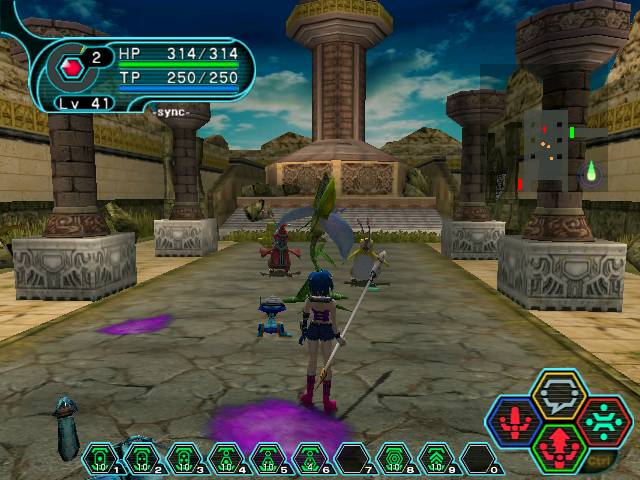Select the green-bordered heavy attack hexagon

pos(558,447)
